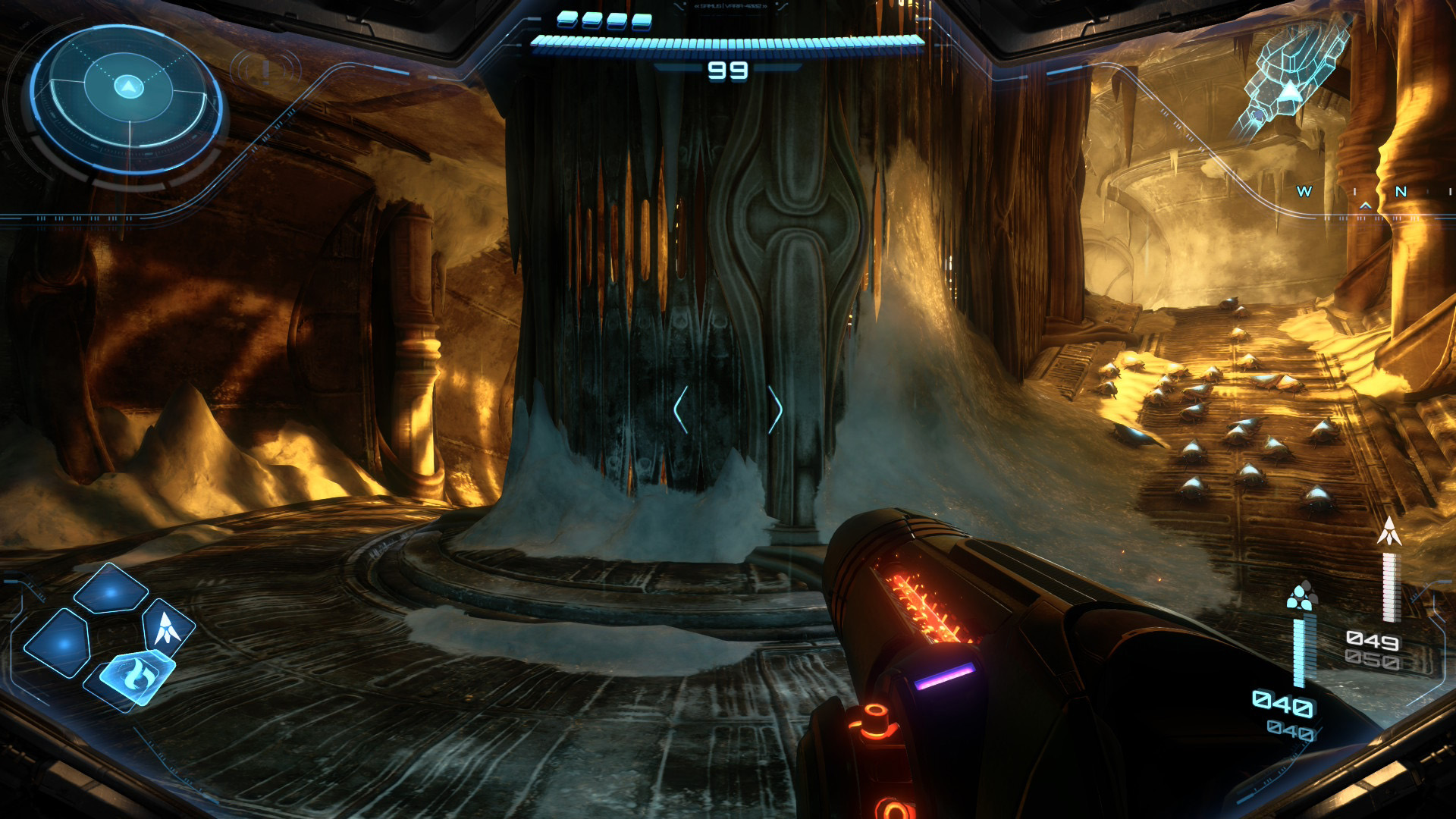Screen dimensions: 1456x819
Task: Click the cyan elemental shot ammo icon
Action: [x=1301, y=598]
